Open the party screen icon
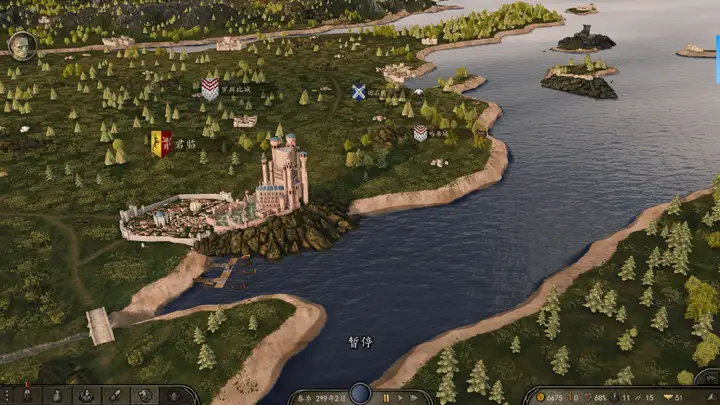The height and width of the screenshot is (405, 720). 86,396
